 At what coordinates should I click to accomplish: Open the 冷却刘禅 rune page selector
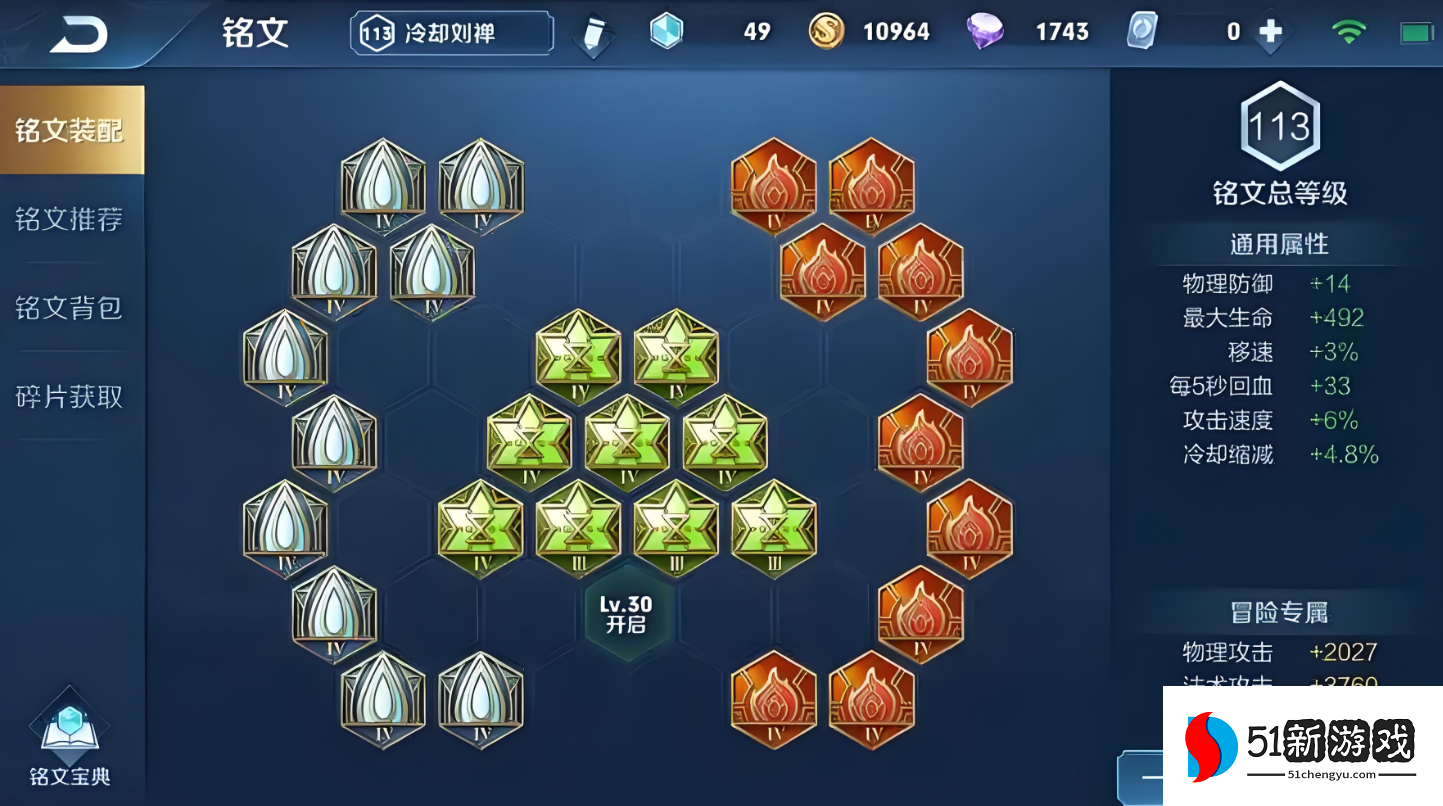tap(449, 31)
